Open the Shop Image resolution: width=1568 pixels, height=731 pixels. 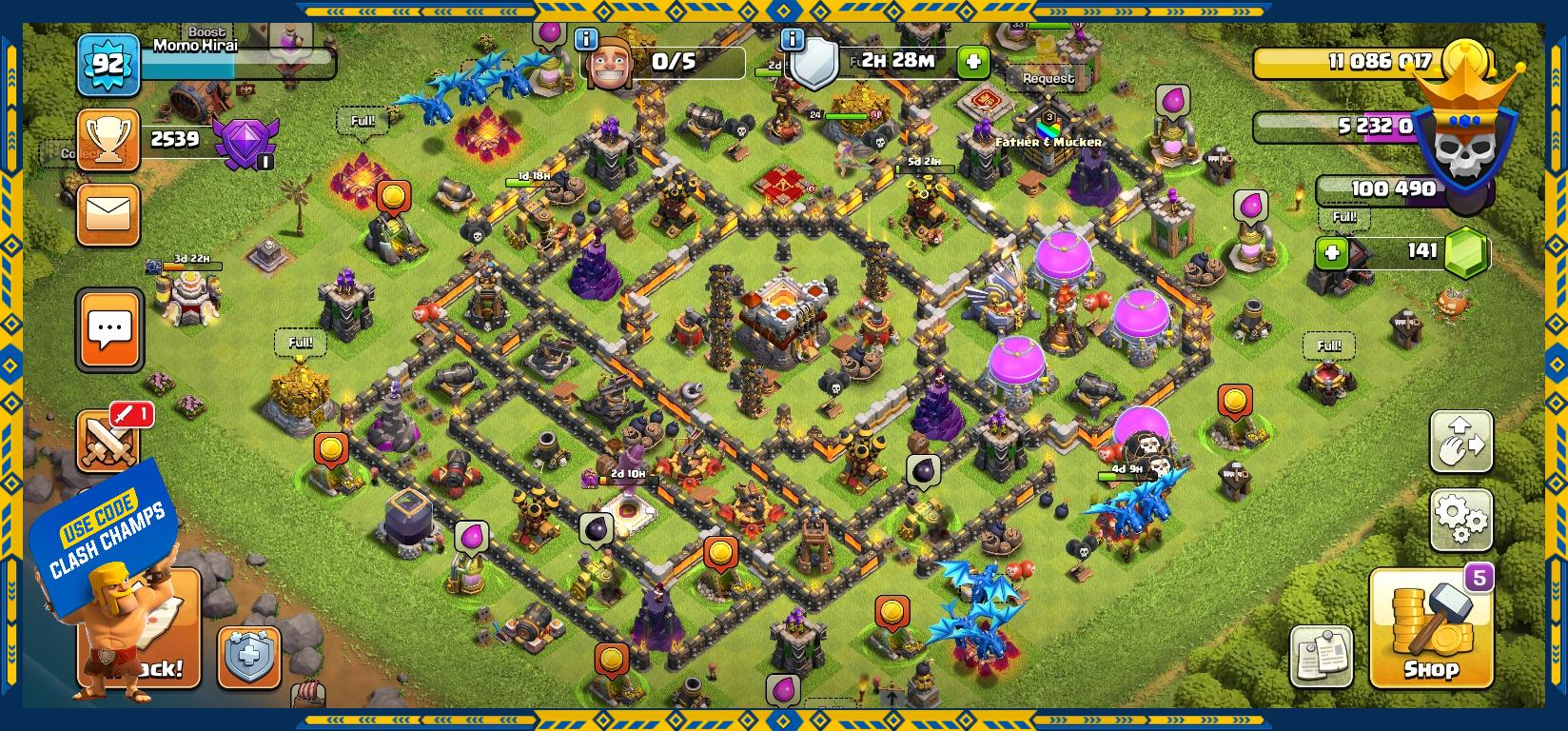pos(1430,630)
